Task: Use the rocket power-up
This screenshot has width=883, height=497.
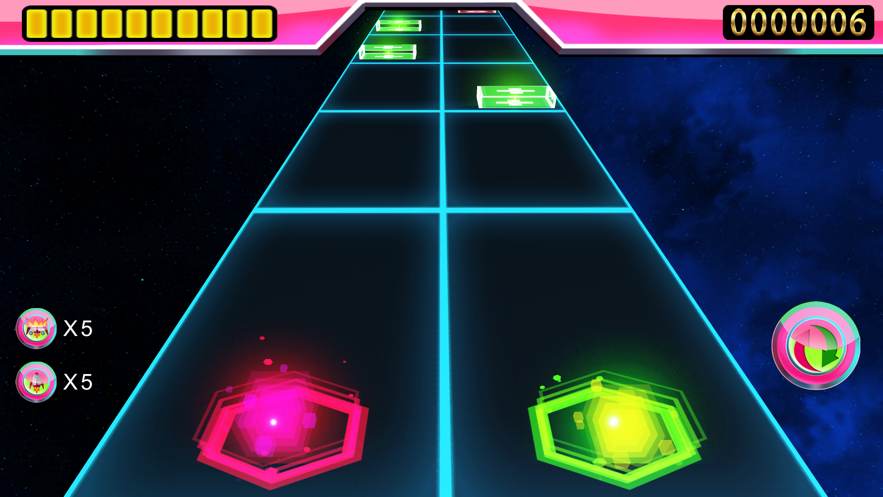Action: coord(36,382)
